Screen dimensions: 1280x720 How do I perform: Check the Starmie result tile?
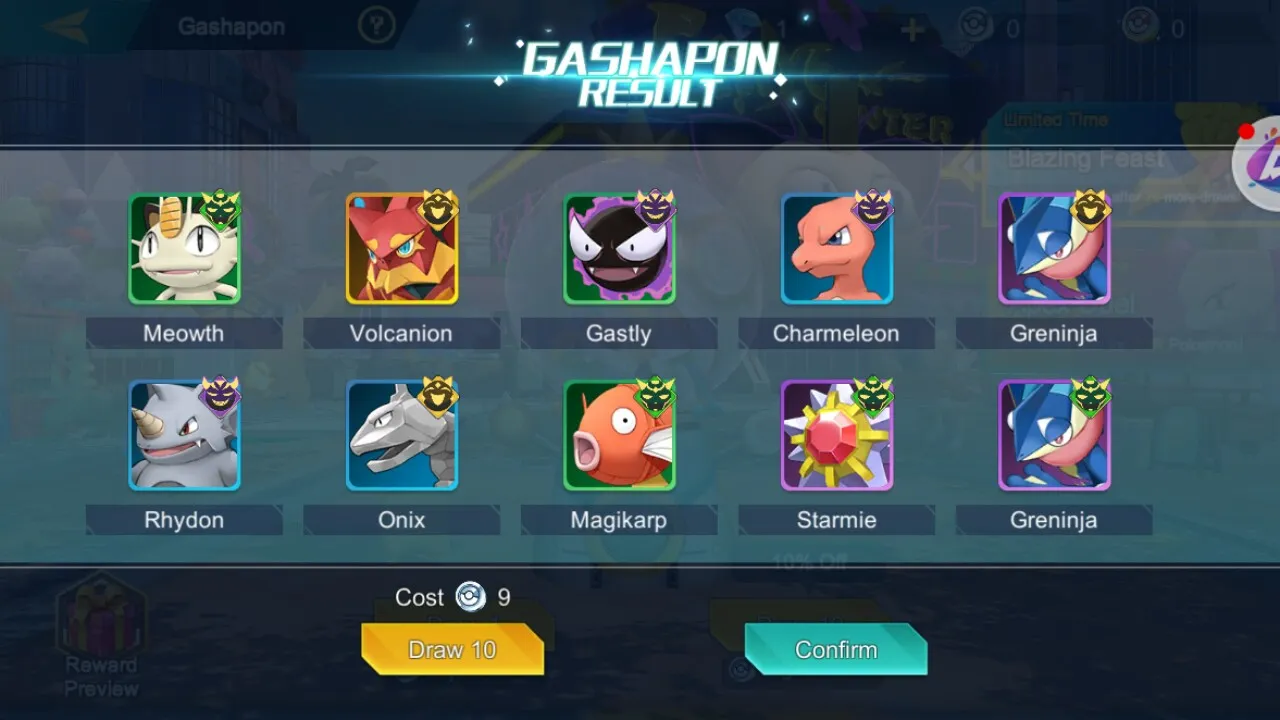point(837,435)
